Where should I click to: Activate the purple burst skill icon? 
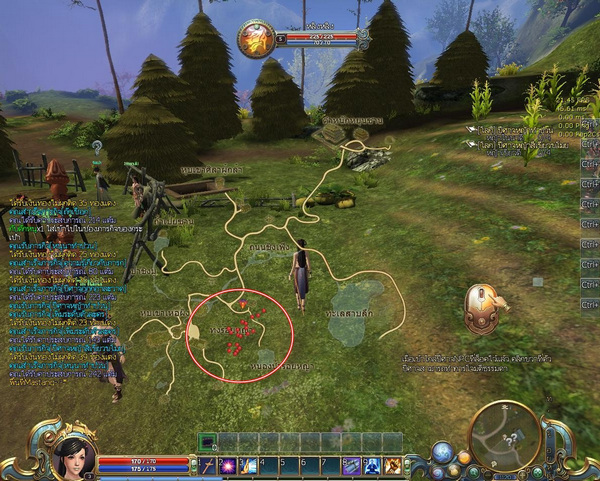pyautogui.click(x=227, y=465)
